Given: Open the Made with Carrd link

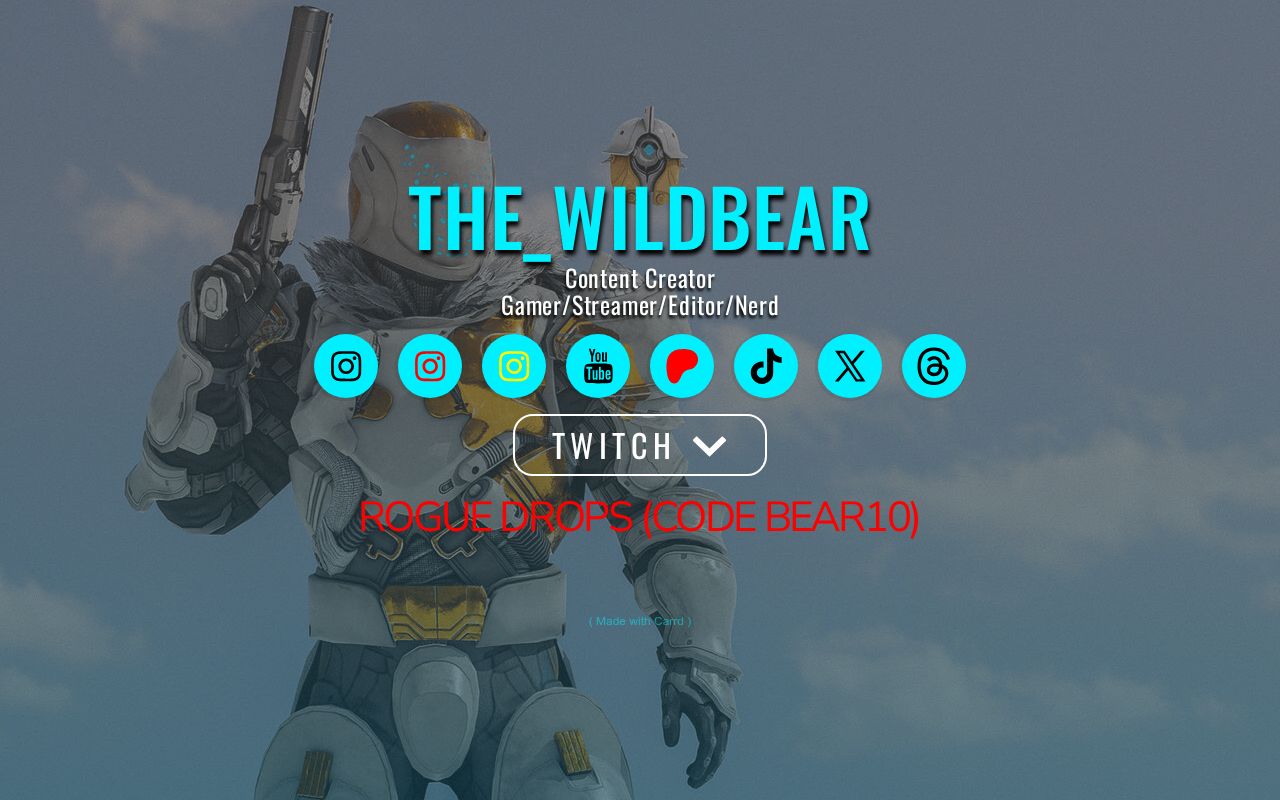Looking at the screenshot, I should 639,621.
